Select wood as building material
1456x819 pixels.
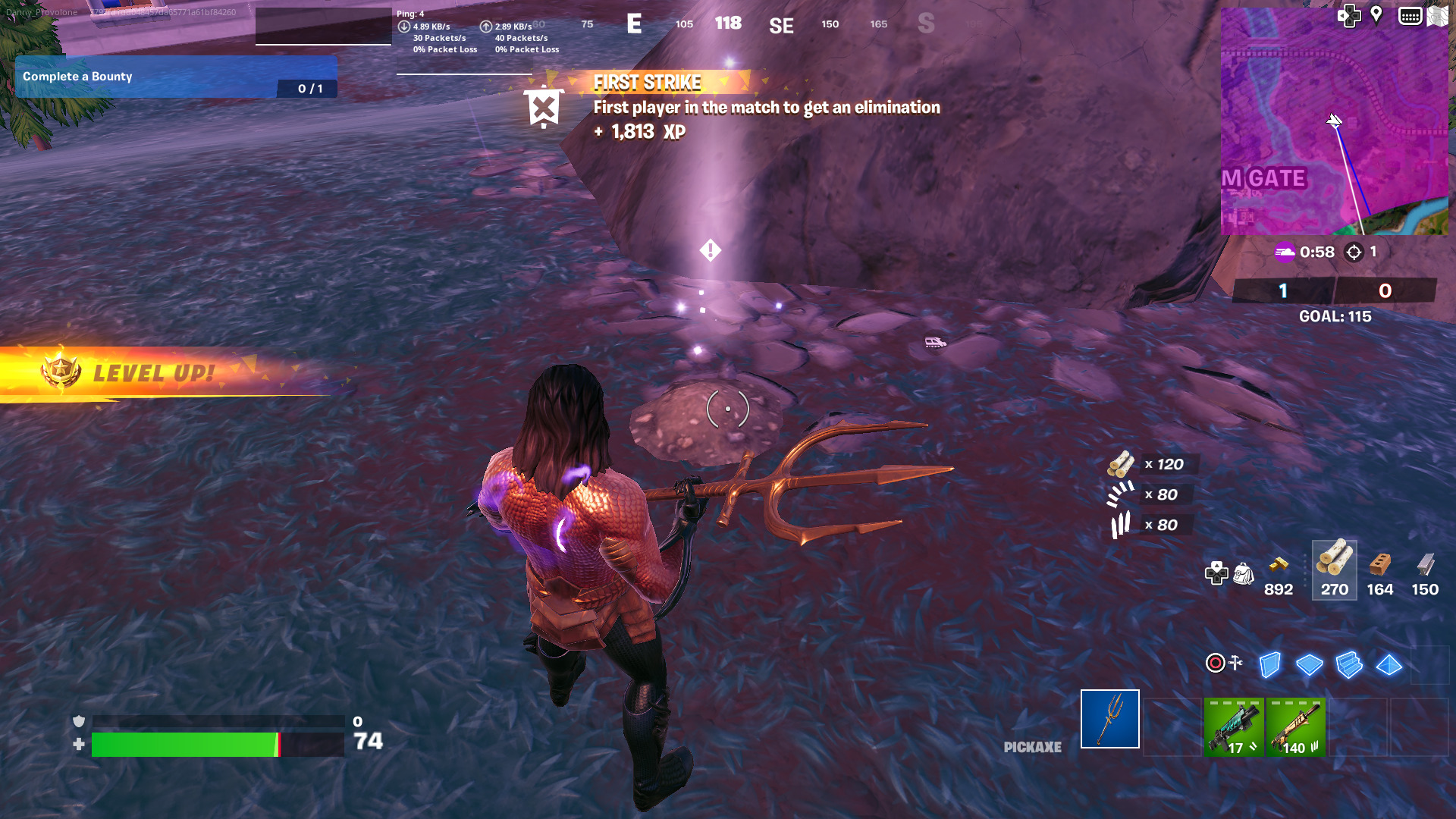coord(1334,570)
